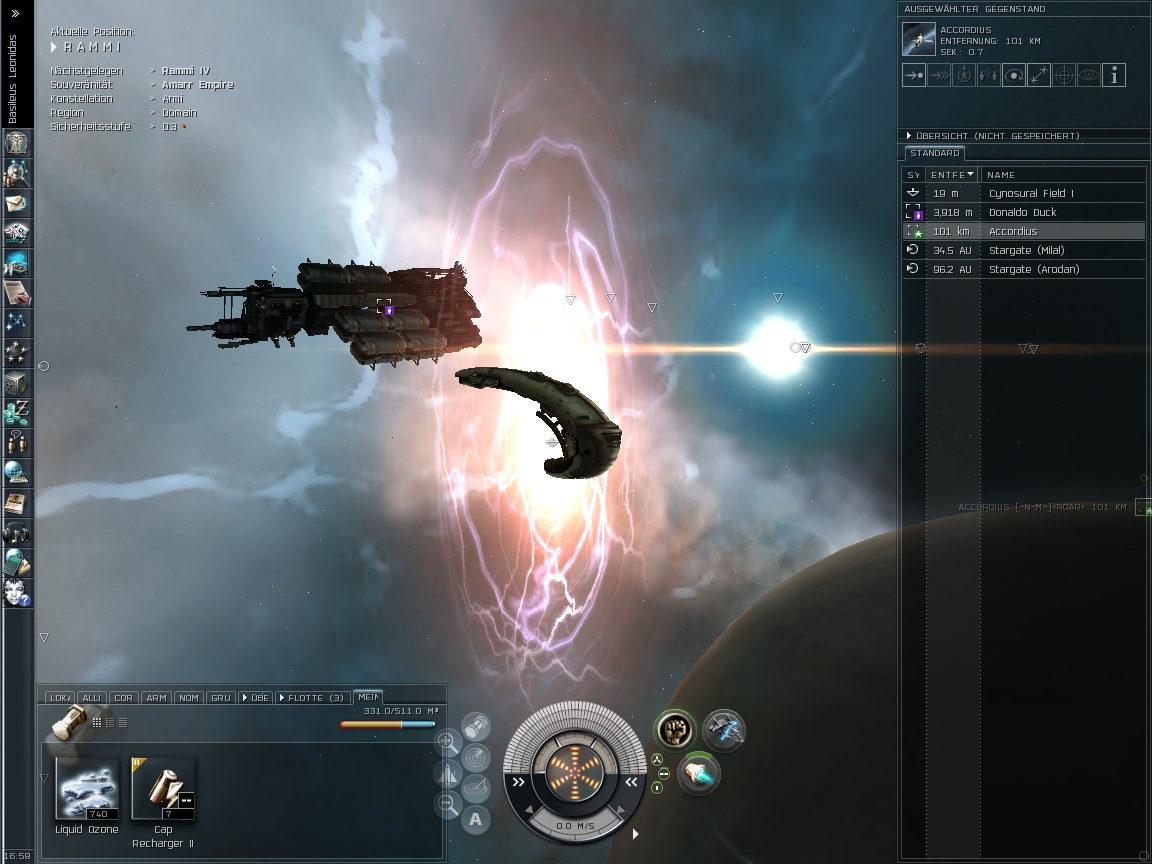Click keep-at-range double arrow icon

938,75
